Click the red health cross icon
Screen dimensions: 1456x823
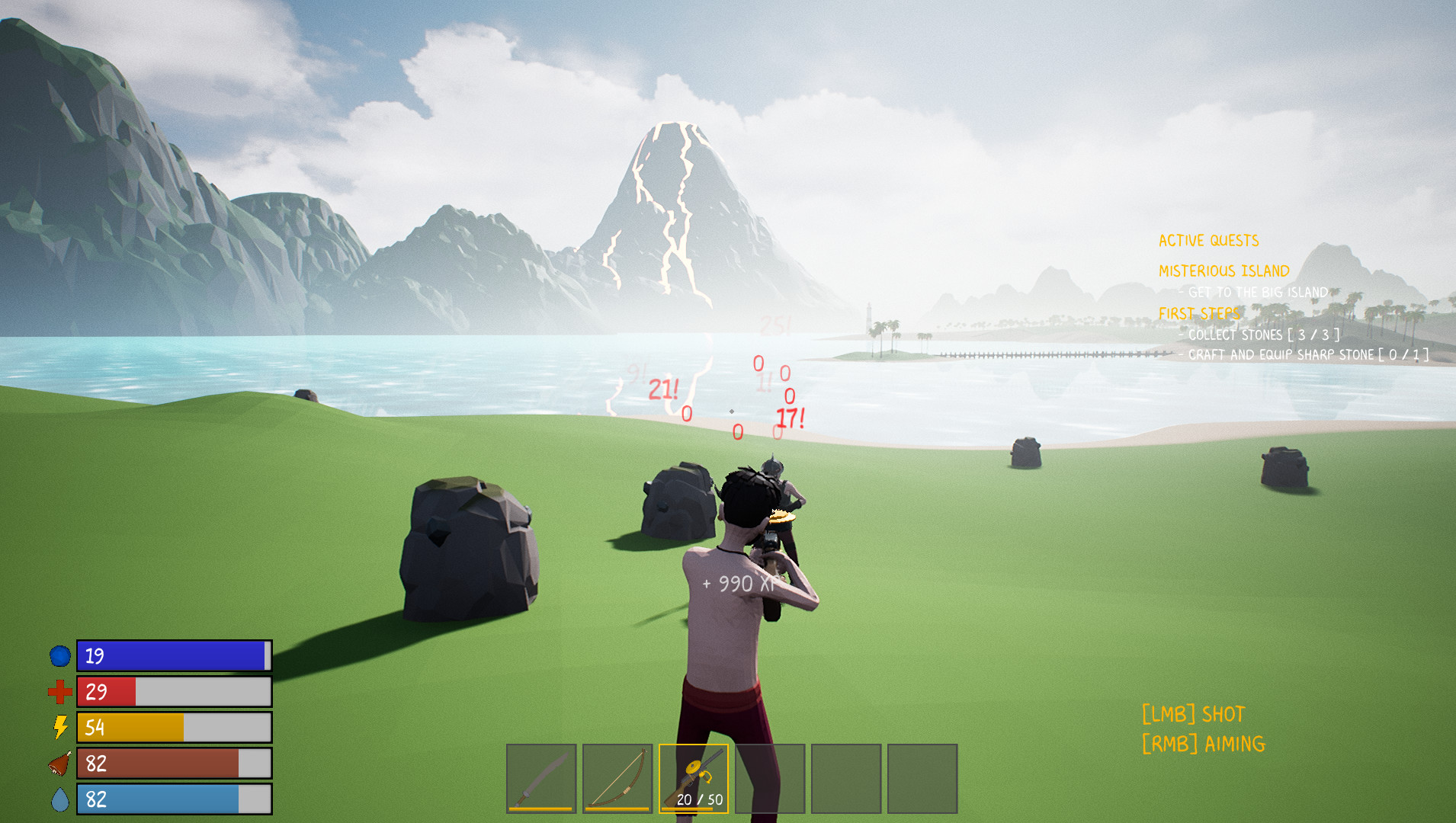(59, 692)
